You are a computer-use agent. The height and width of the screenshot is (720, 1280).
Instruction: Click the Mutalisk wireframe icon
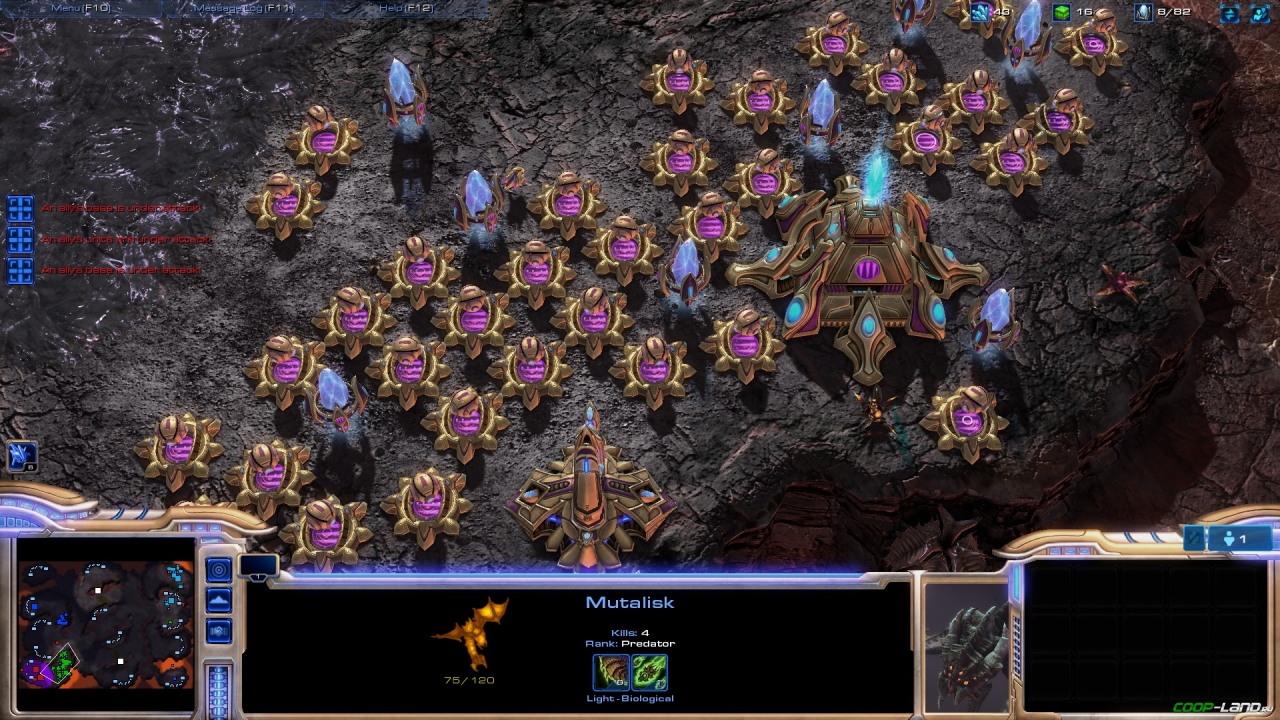click(x=471, y=634)
